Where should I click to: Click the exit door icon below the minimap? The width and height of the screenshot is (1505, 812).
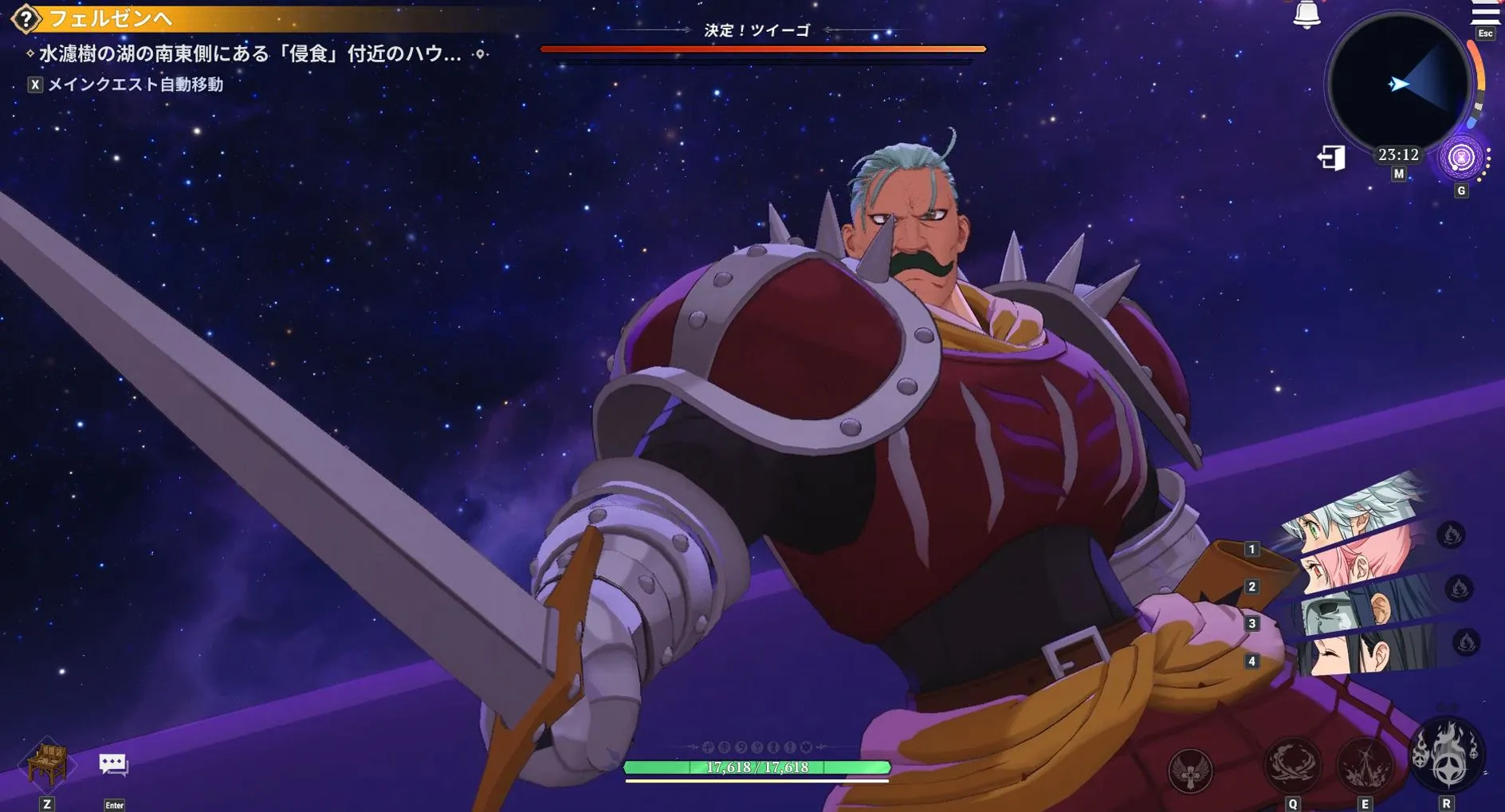(x=1332, y=159)
